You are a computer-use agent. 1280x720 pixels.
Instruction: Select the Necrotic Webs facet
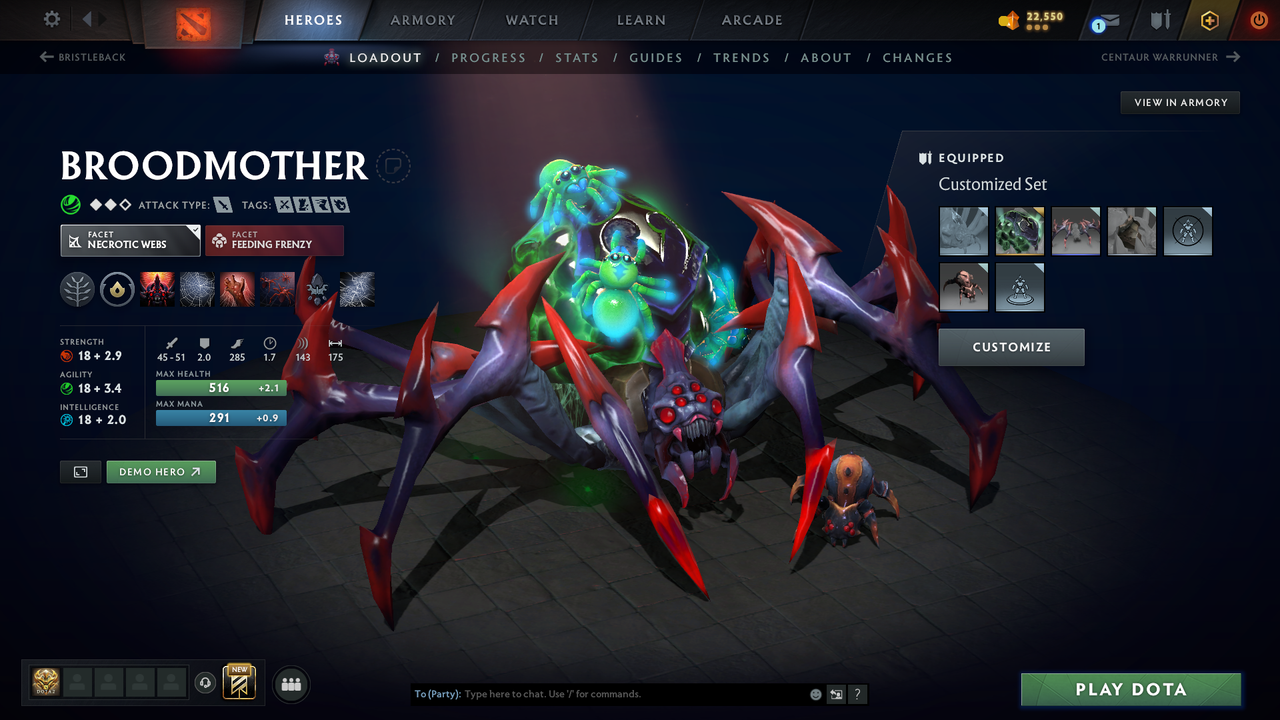click(130, 240)
